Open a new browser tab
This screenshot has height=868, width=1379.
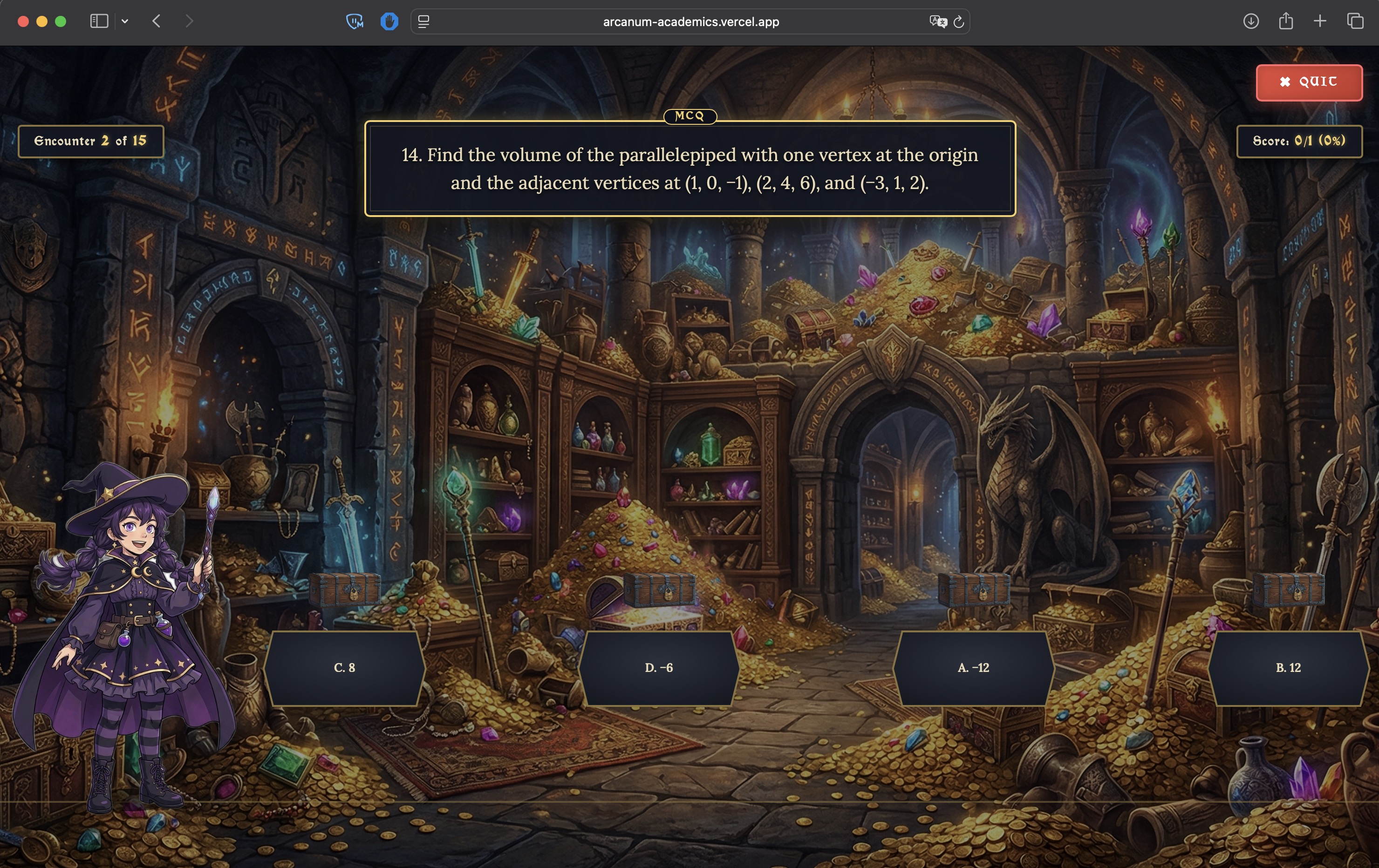pyautogui.click(x=1320, y=22)
